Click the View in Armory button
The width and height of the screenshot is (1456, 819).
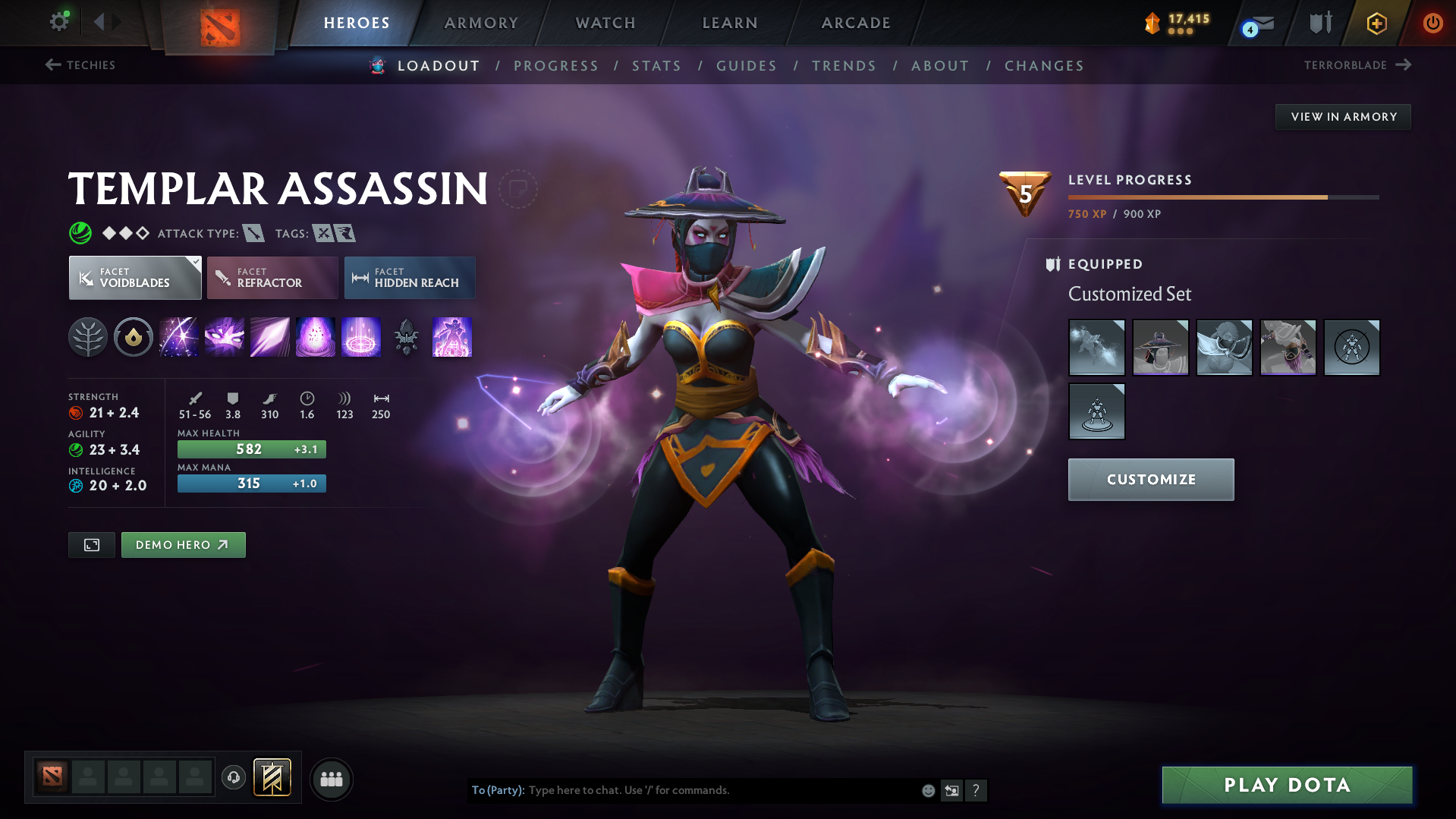[x=1343, y=117]
